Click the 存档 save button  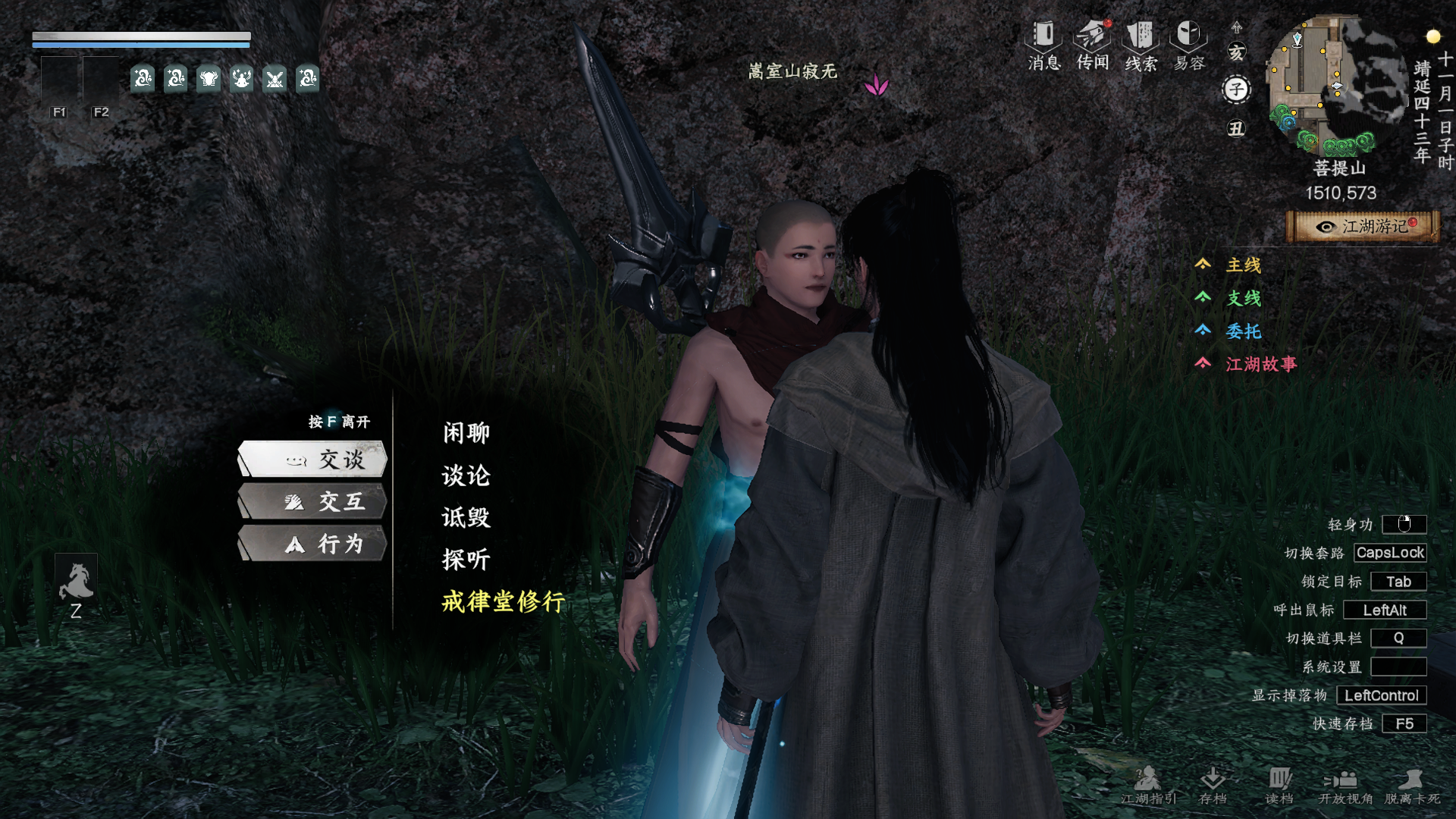point(1213,785)
